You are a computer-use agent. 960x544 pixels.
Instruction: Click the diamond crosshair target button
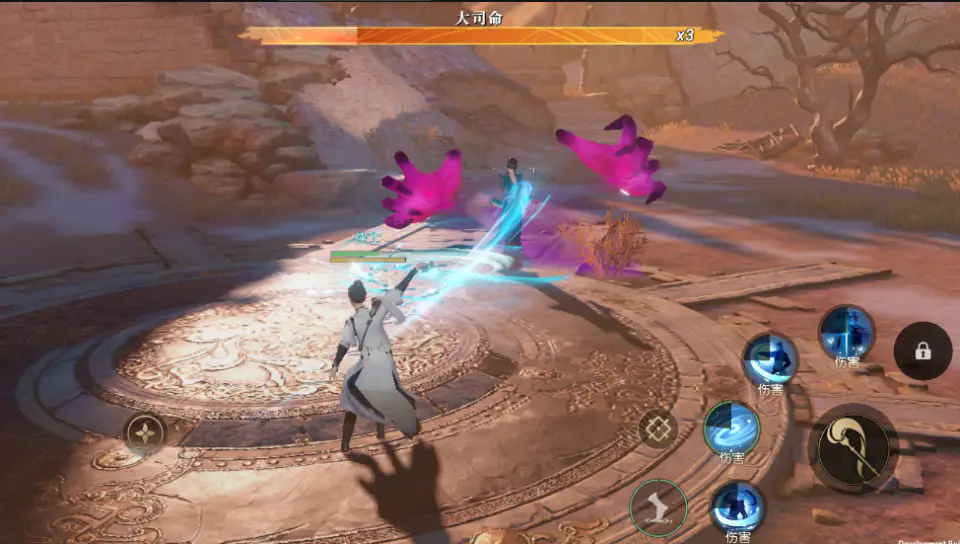658,429
